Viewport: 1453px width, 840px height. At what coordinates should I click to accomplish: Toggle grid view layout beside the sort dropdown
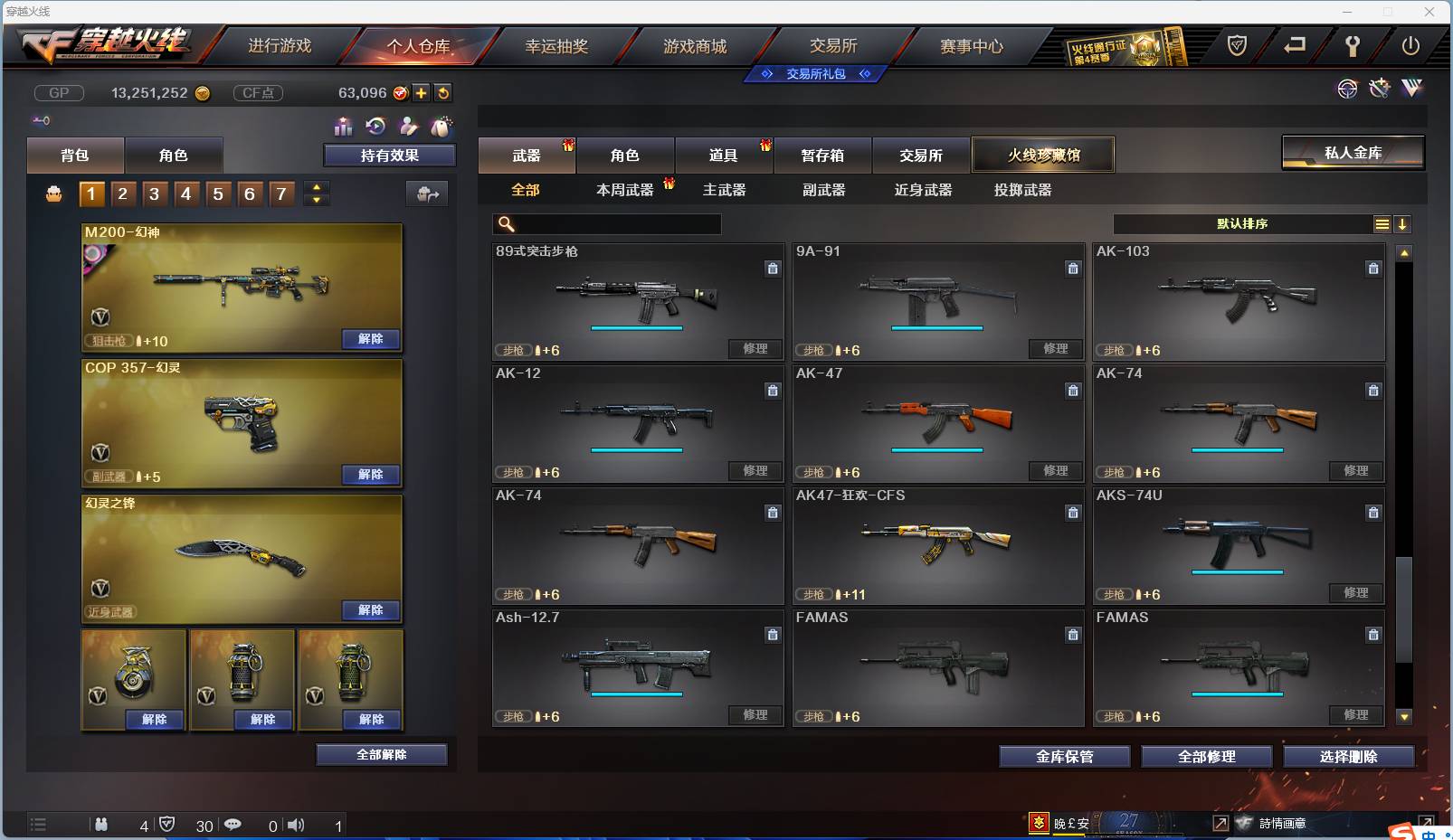coord(1383,223)
